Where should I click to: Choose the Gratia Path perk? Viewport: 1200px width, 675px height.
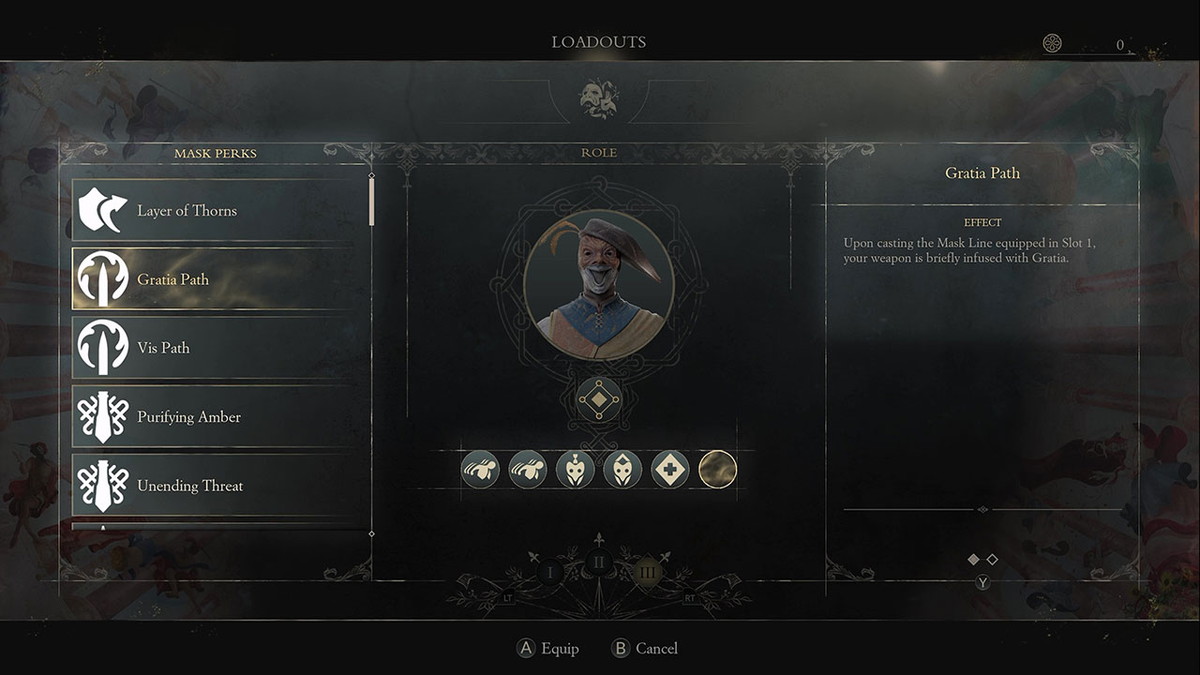215,279
